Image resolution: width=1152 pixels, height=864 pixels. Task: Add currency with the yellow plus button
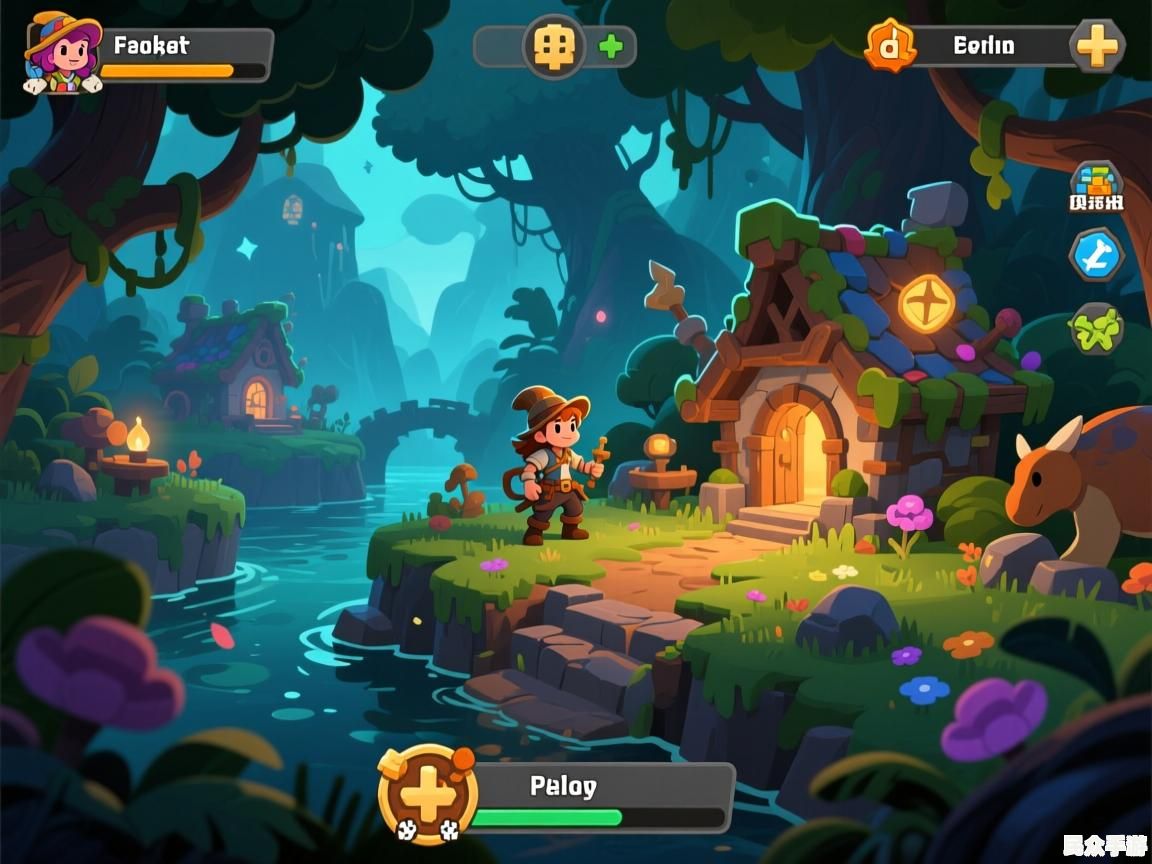point(1097,45)
